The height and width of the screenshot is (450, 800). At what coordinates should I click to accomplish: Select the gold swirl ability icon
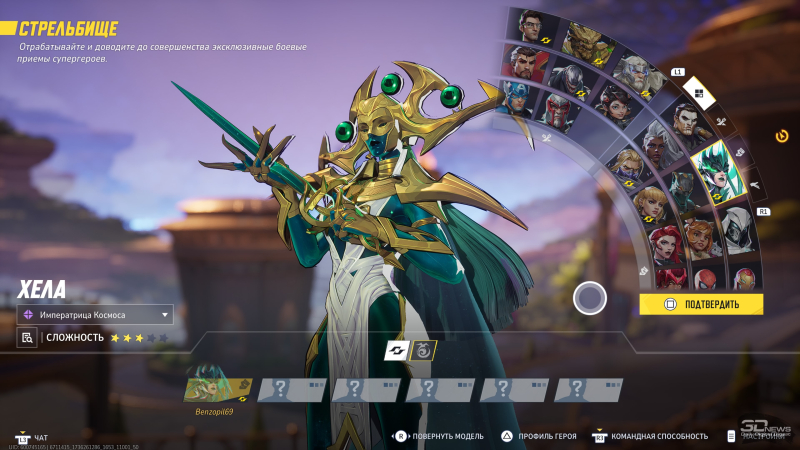coord(424,350)
